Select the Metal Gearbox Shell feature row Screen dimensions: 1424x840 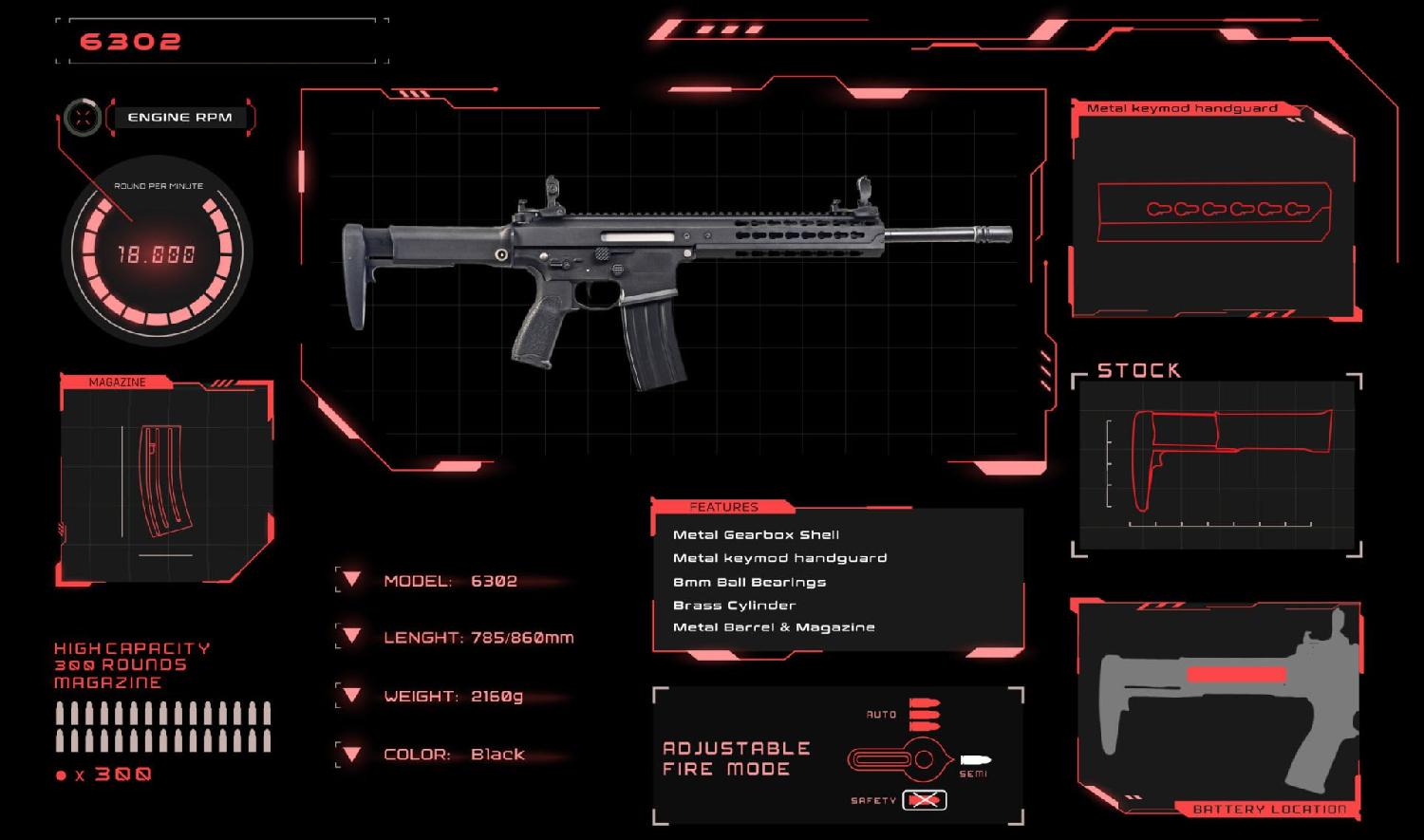pyautogui.click(x=756, y=535)
